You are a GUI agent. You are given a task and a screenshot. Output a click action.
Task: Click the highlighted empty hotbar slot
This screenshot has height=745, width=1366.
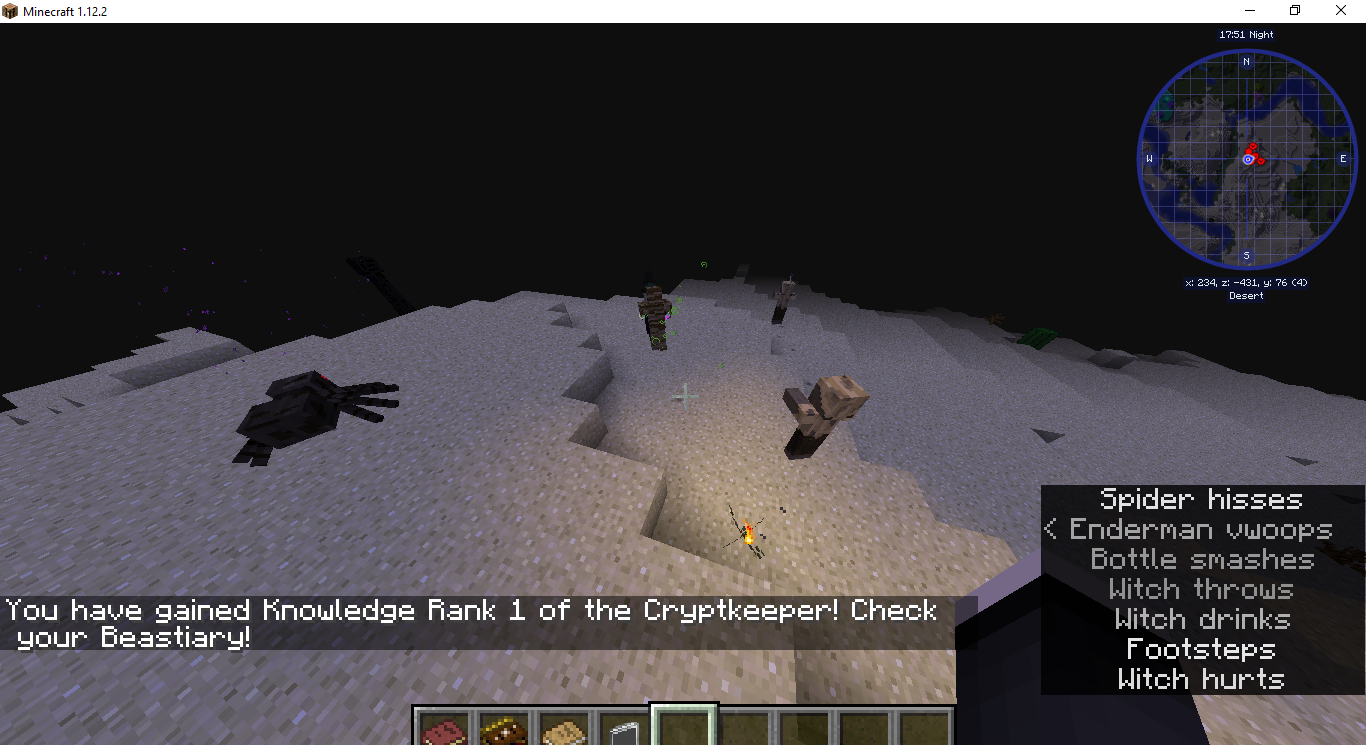point(686,731)
